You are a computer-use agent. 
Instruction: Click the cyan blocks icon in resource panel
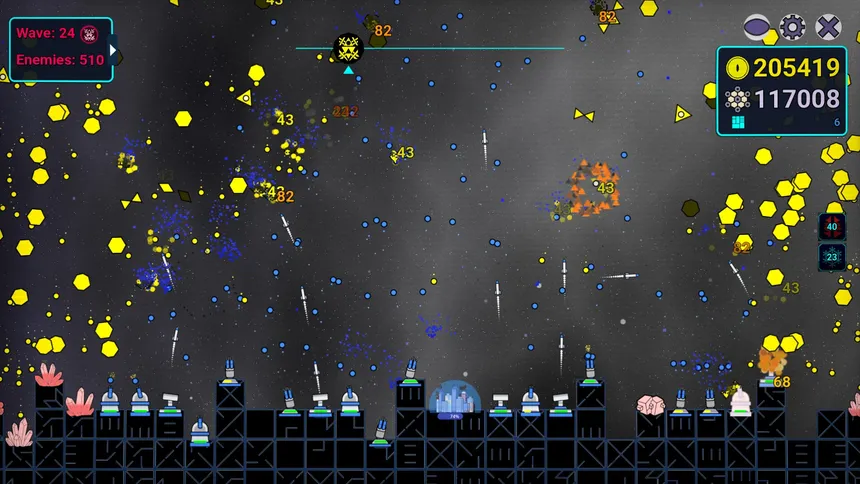(738, 122)
